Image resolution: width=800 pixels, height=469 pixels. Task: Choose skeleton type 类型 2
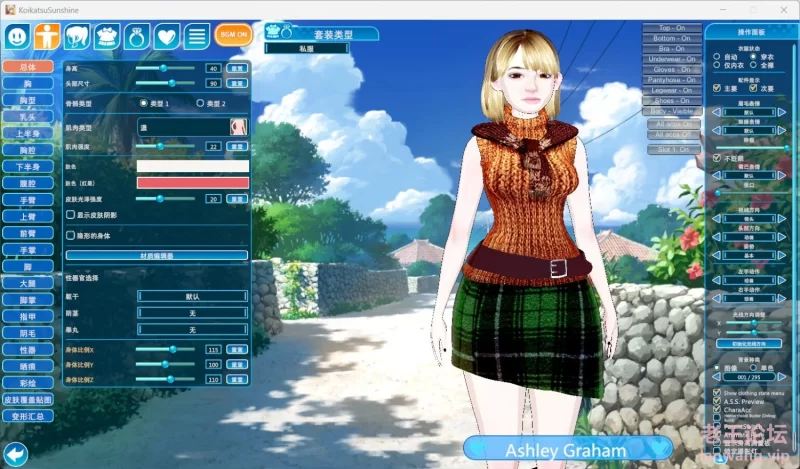click(200, 102)
